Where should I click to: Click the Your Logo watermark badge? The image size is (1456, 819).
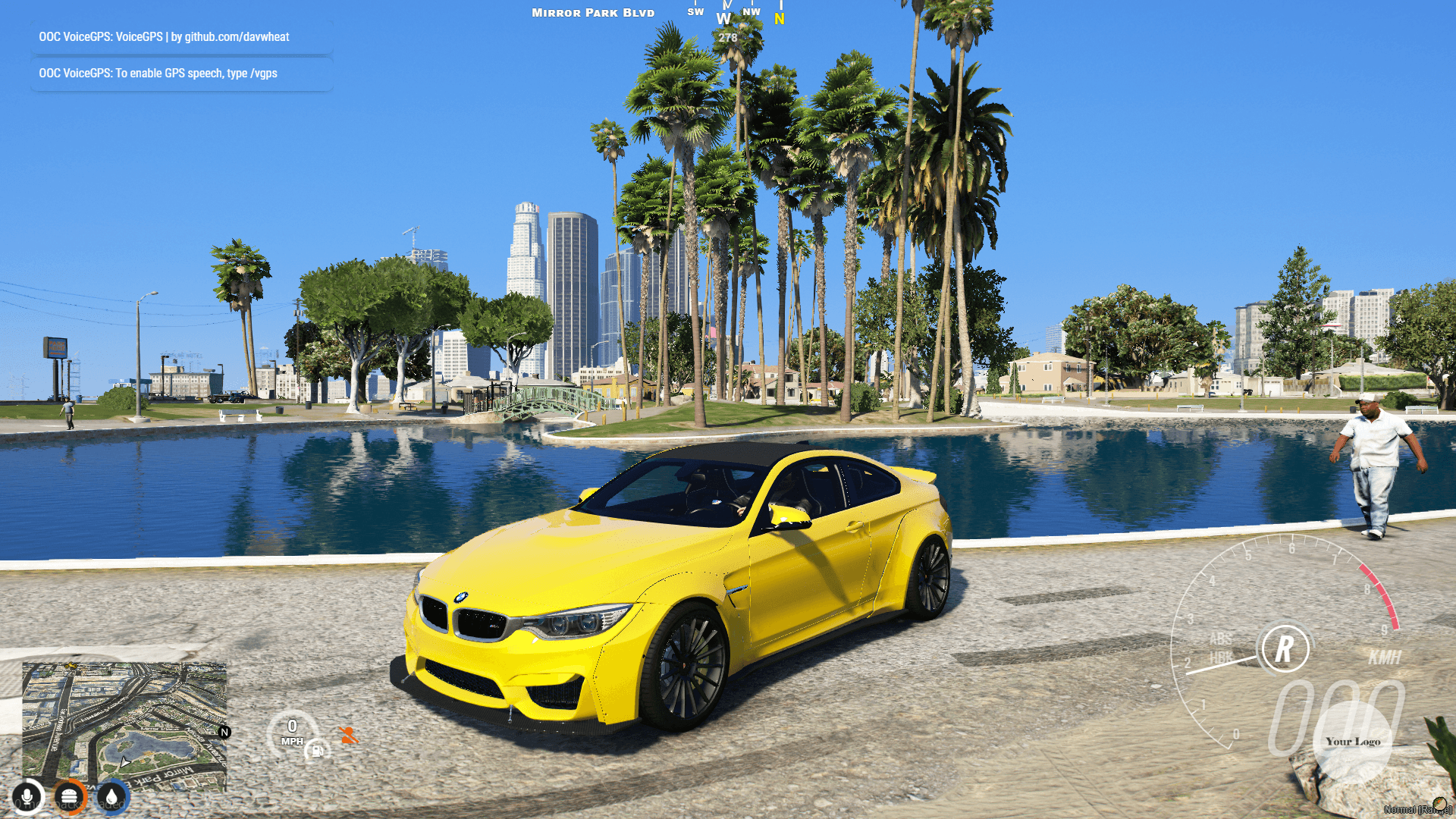tap(1353, 742)
